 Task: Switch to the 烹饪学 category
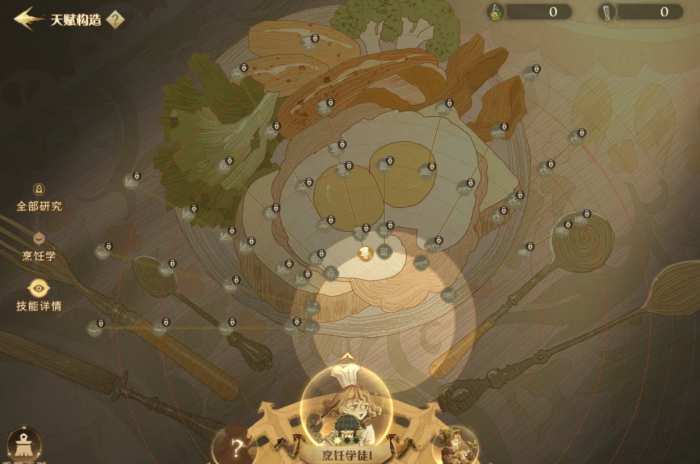[x=39, y=240]
